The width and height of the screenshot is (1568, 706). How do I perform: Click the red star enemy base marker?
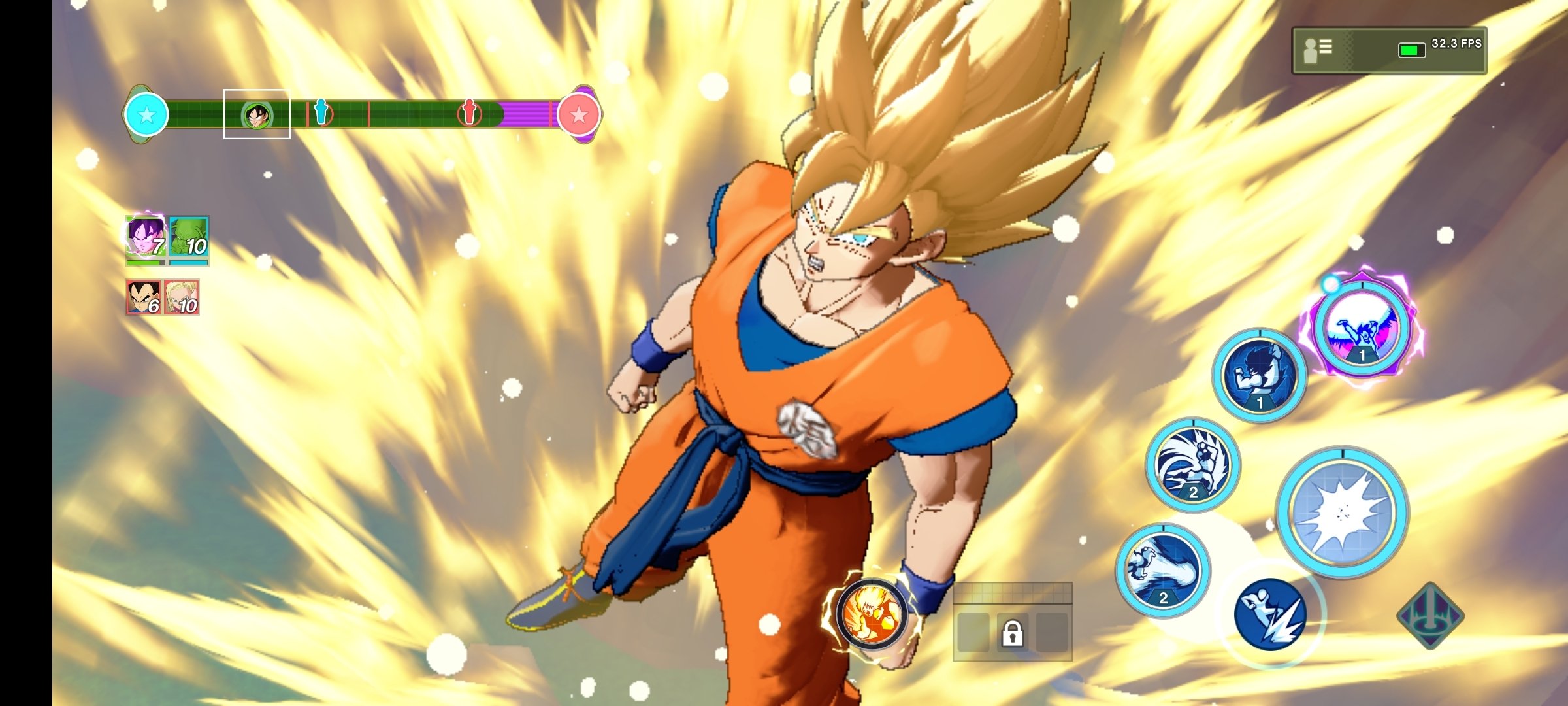579,115
